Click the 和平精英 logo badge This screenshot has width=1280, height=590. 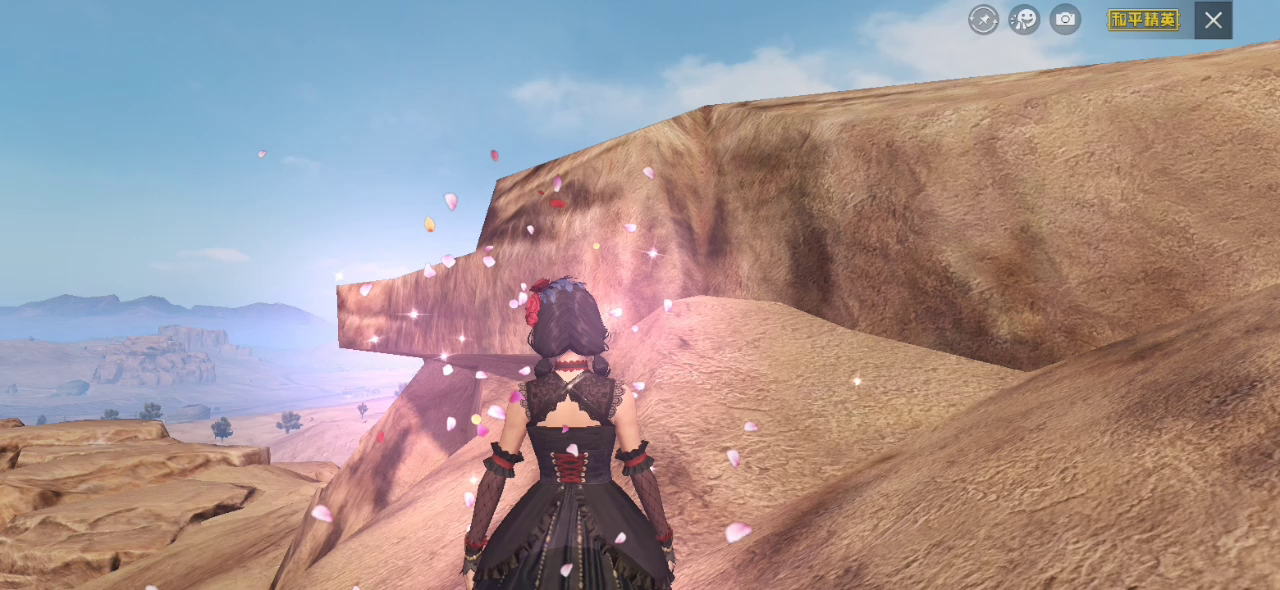[x=1143, y=20]
